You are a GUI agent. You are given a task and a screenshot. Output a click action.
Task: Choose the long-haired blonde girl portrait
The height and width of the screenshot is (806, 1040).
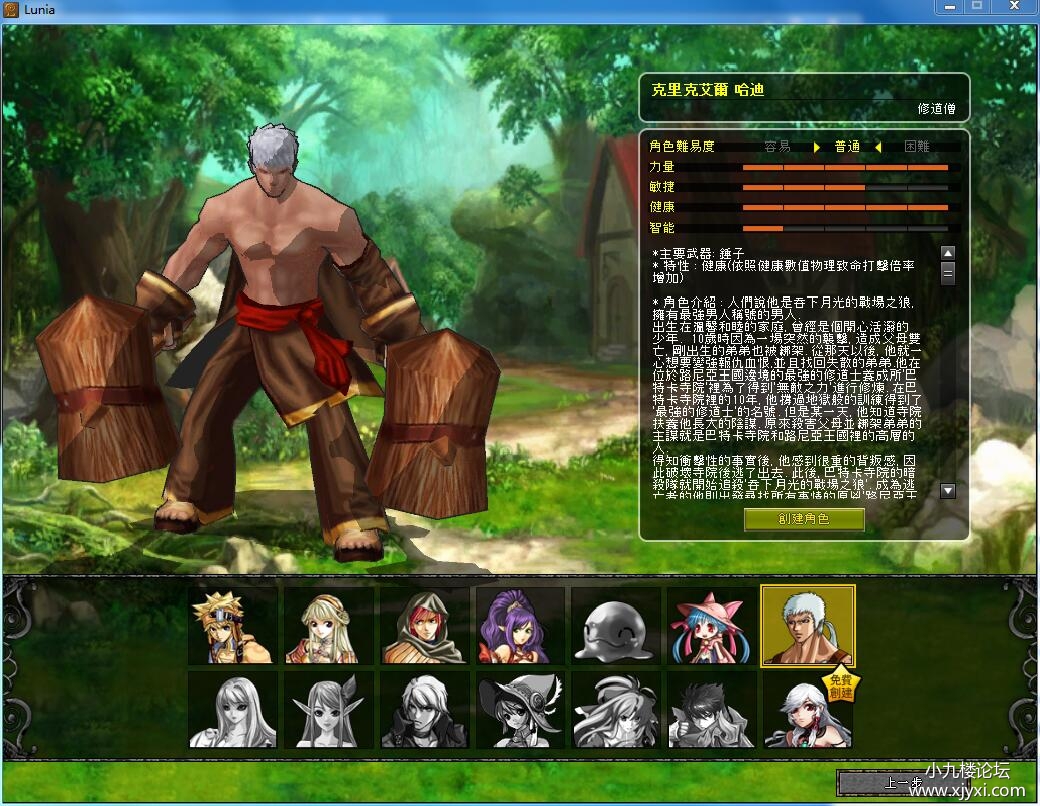click(x=329, y=626)
